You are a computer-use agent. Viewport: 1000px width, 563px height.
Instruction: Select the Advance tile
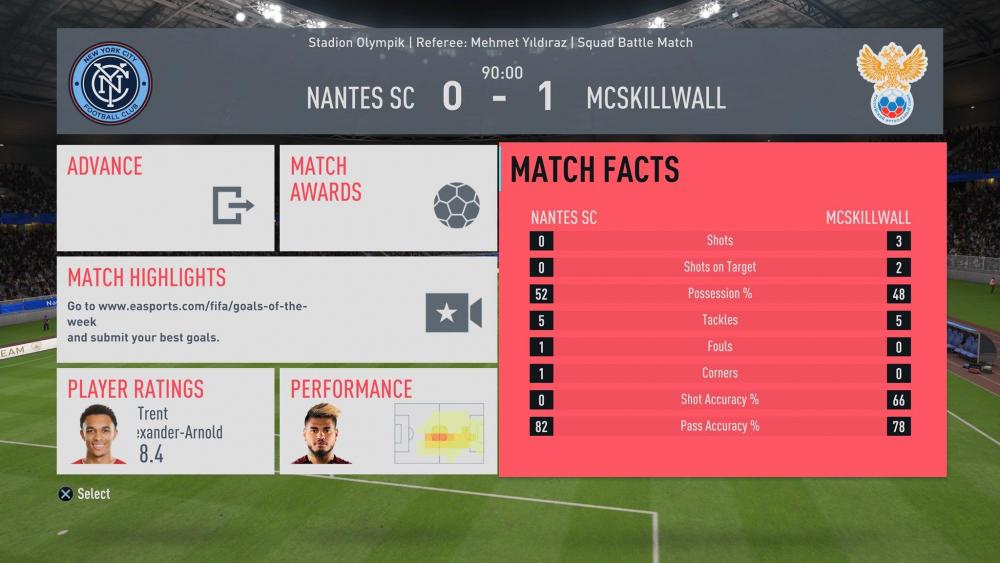(165, 198)
